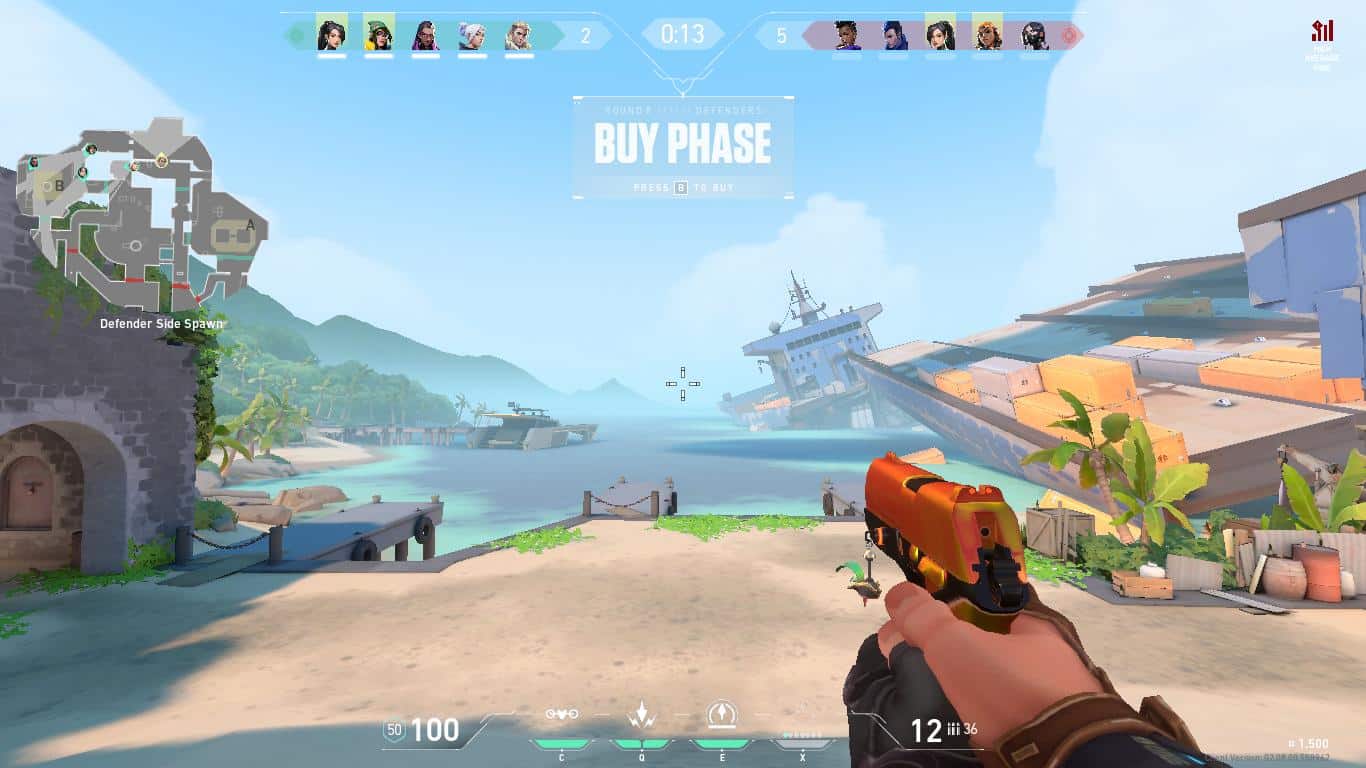Viewport: 1366px width, 768px height.
Task: Click the red network stats indicator
Action: coord(1322,27)
